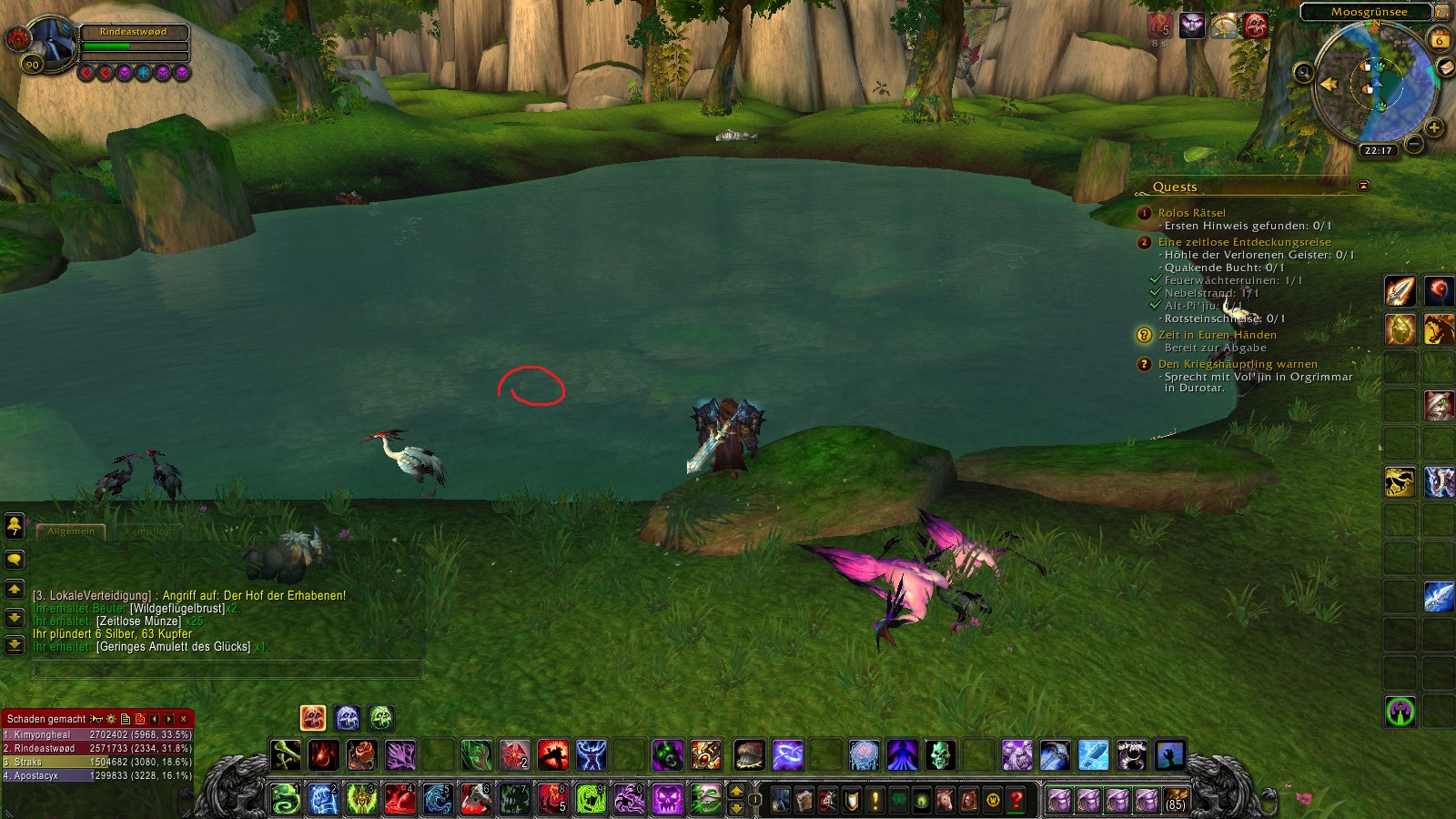The image size is (1456, 819).
Task: Open the red question mark help button
Action: click(x=1016, y=801)
